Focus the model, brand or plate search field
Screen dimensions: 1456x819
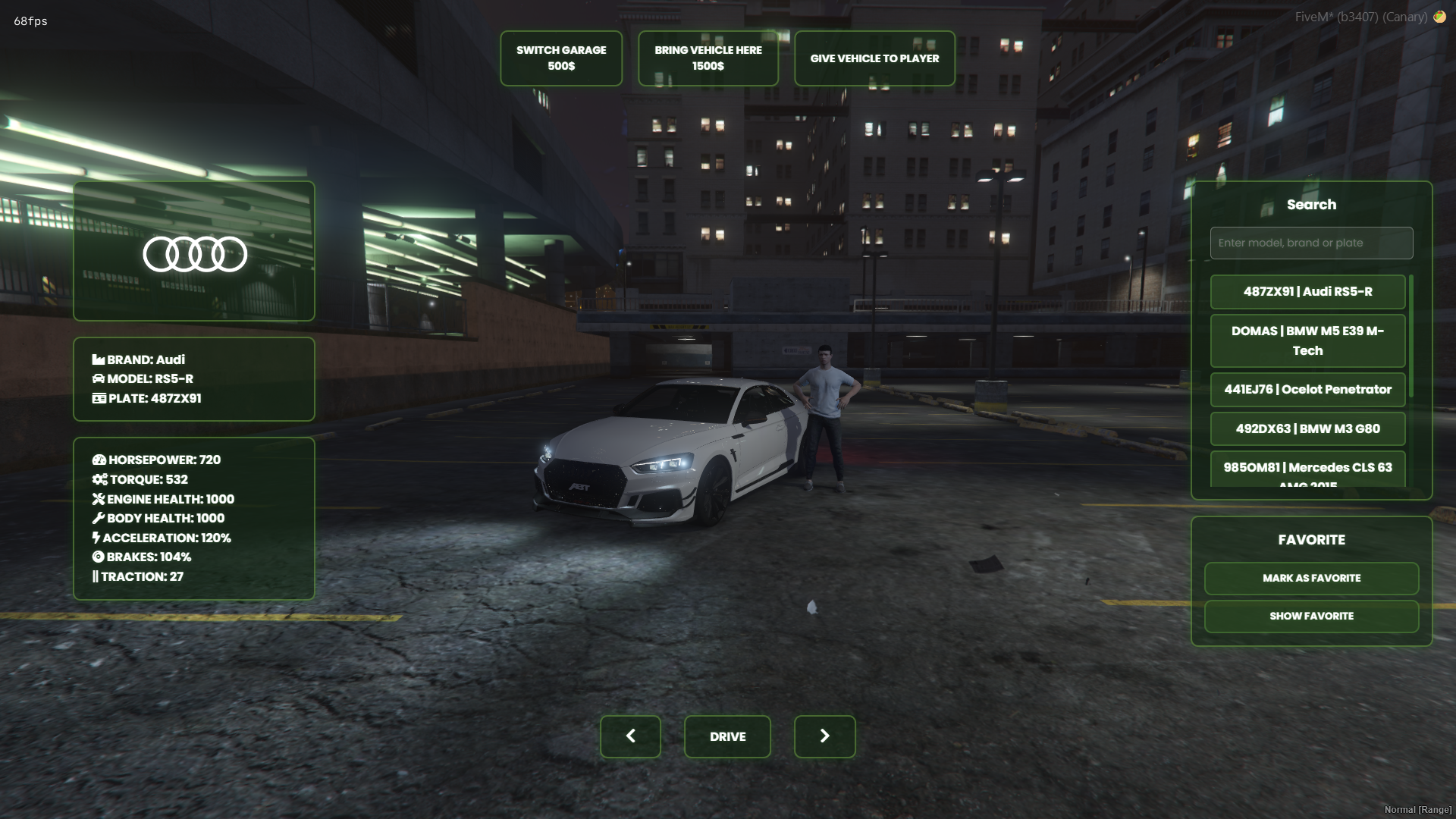[1311, 243]
